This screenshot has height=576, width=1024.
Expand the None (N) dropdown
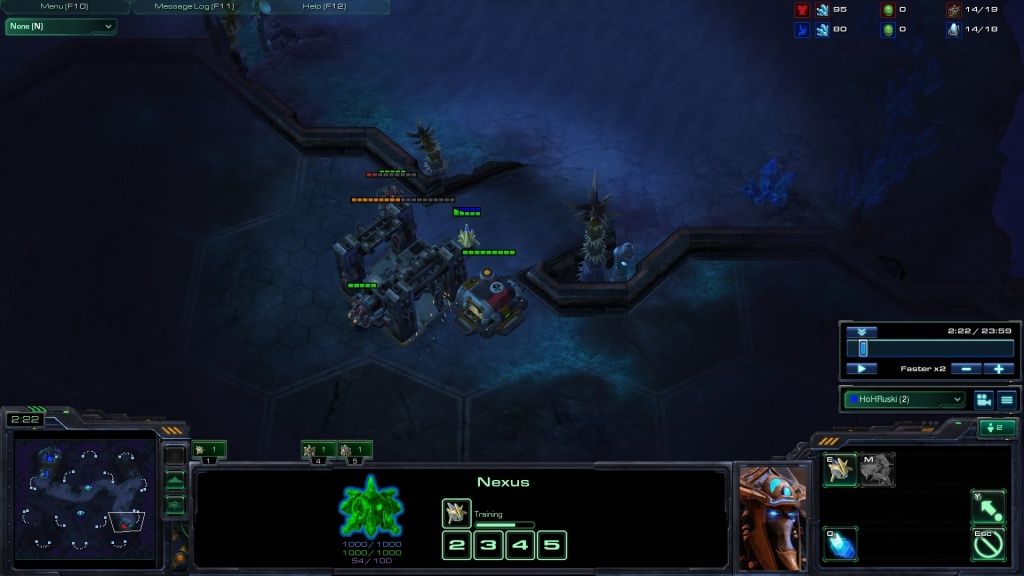[x=61, y=26]
